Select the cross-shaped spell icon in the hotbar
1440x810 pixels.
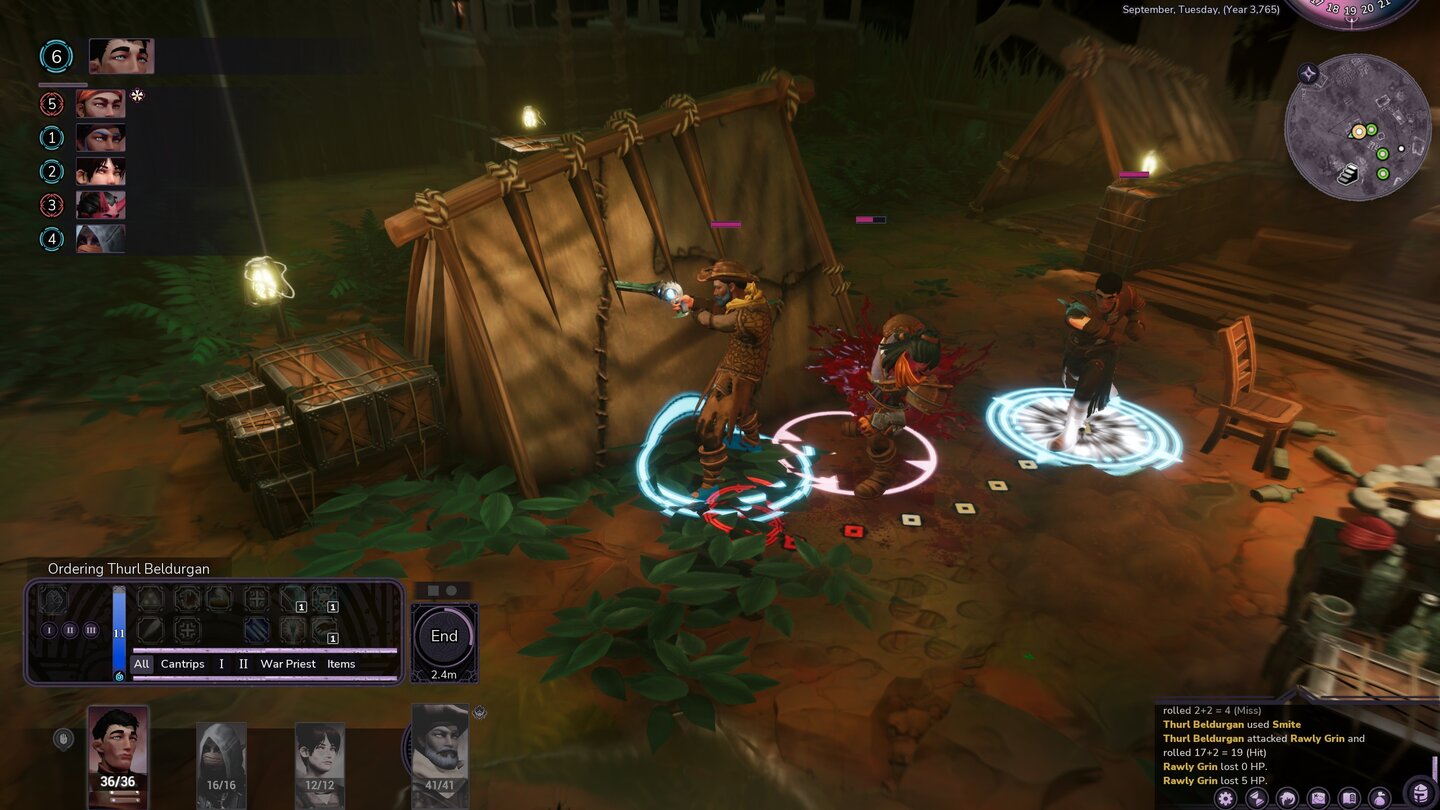click(257, 600)
